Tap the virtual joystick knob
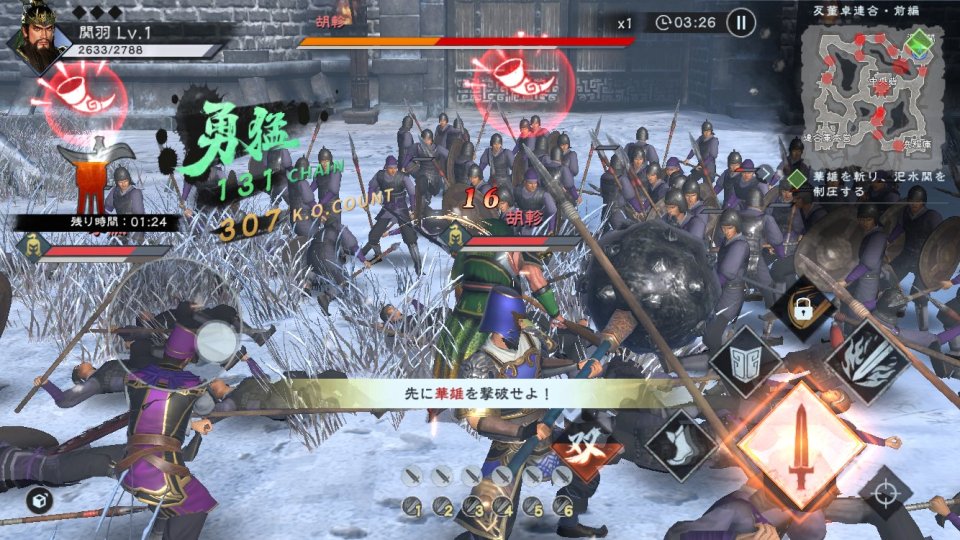 [216, 343]
